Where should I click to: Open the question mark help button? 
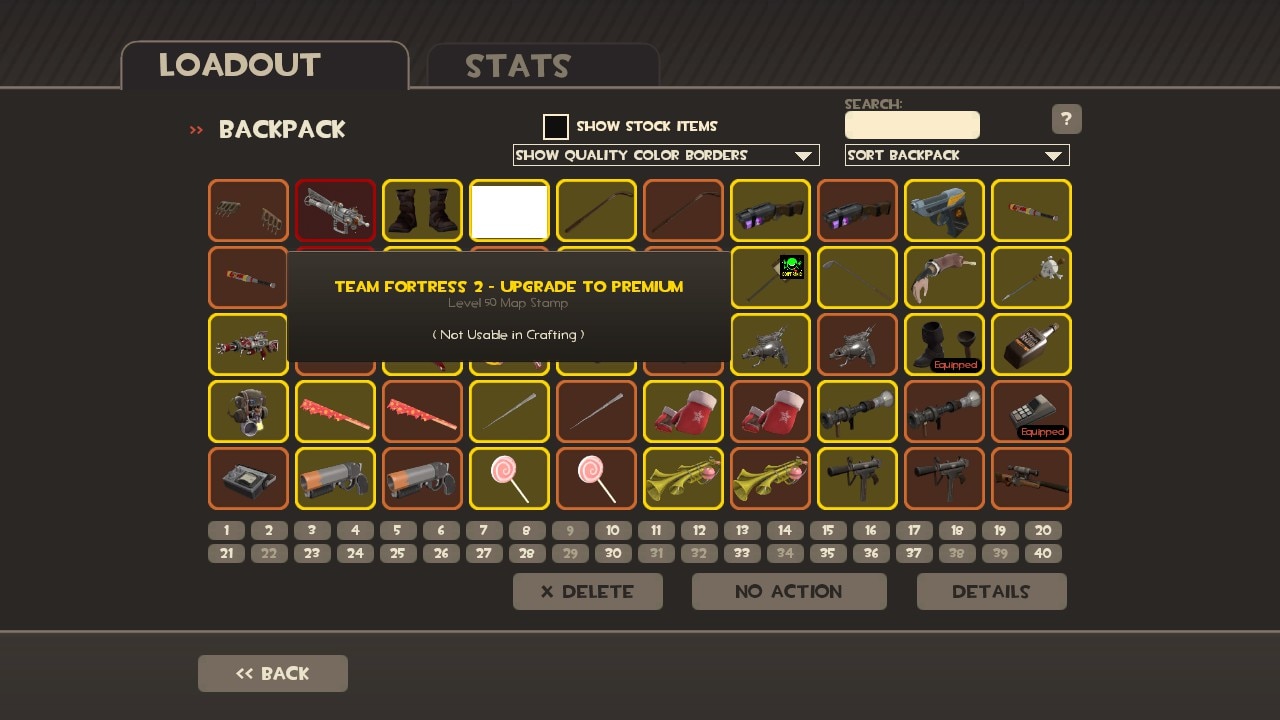pyautogui.click(x=1066, y=119)
